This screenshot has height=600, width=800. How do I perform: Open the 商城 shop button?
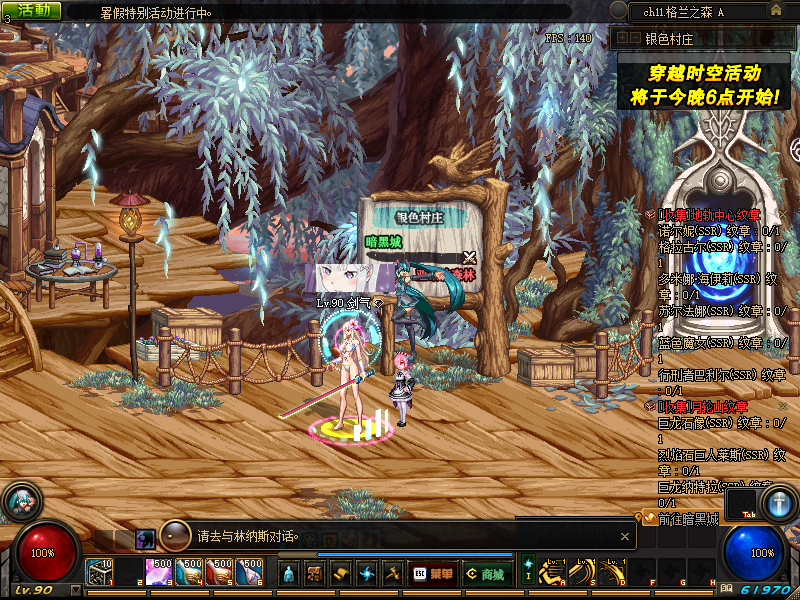click(485, 574)
